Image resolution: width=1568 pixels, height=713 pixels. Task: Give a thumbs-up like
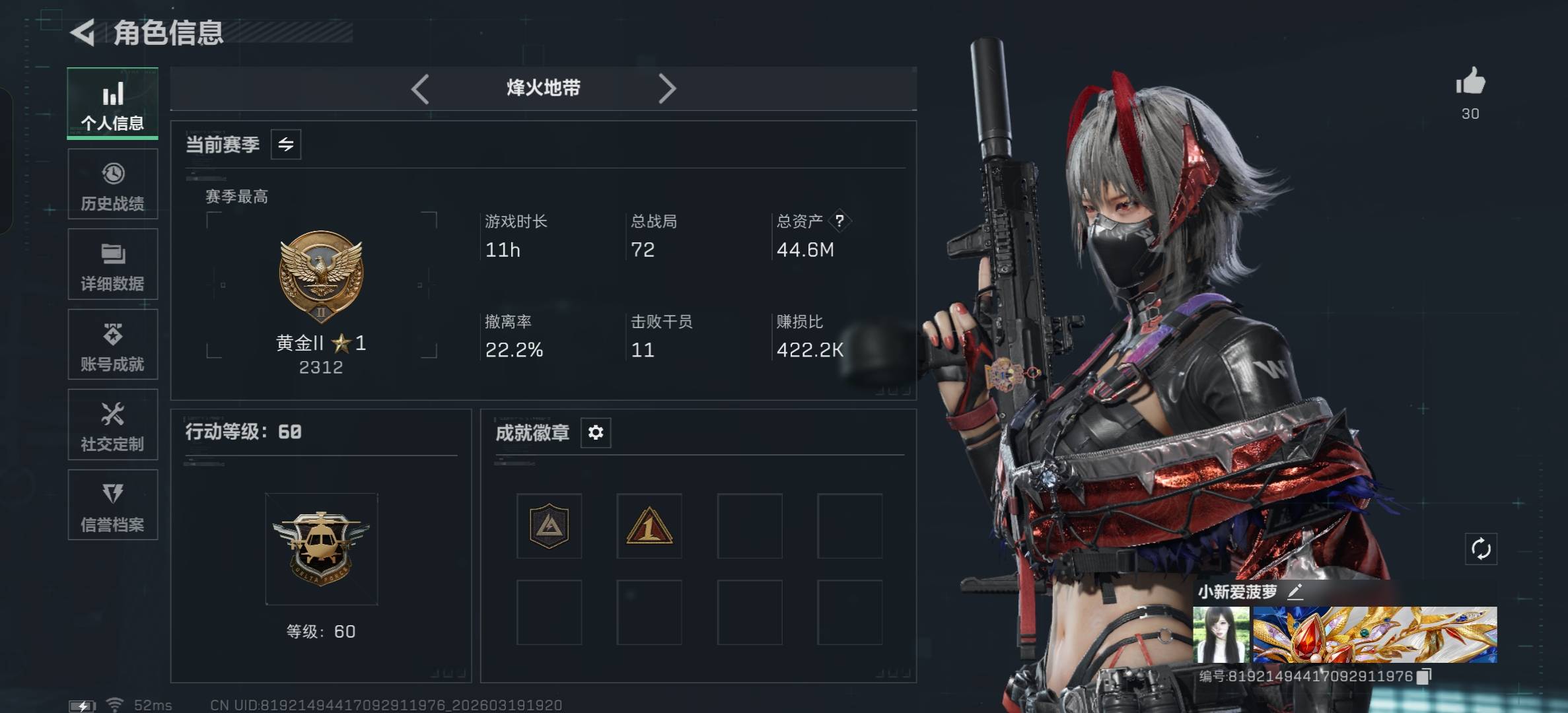click(1470, 83)
